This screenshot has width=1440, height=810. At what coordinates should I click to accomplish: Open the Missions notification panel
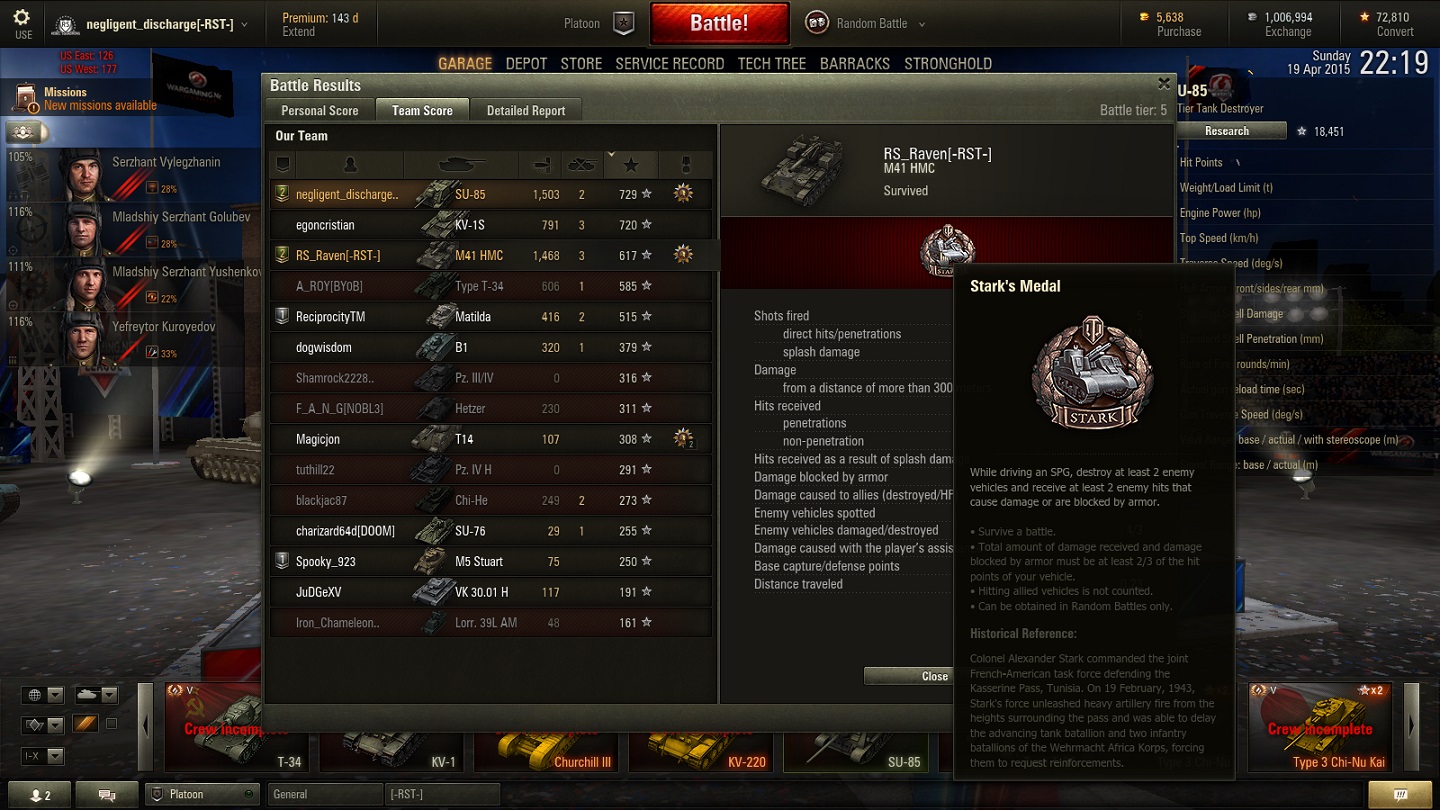point(86,98)
